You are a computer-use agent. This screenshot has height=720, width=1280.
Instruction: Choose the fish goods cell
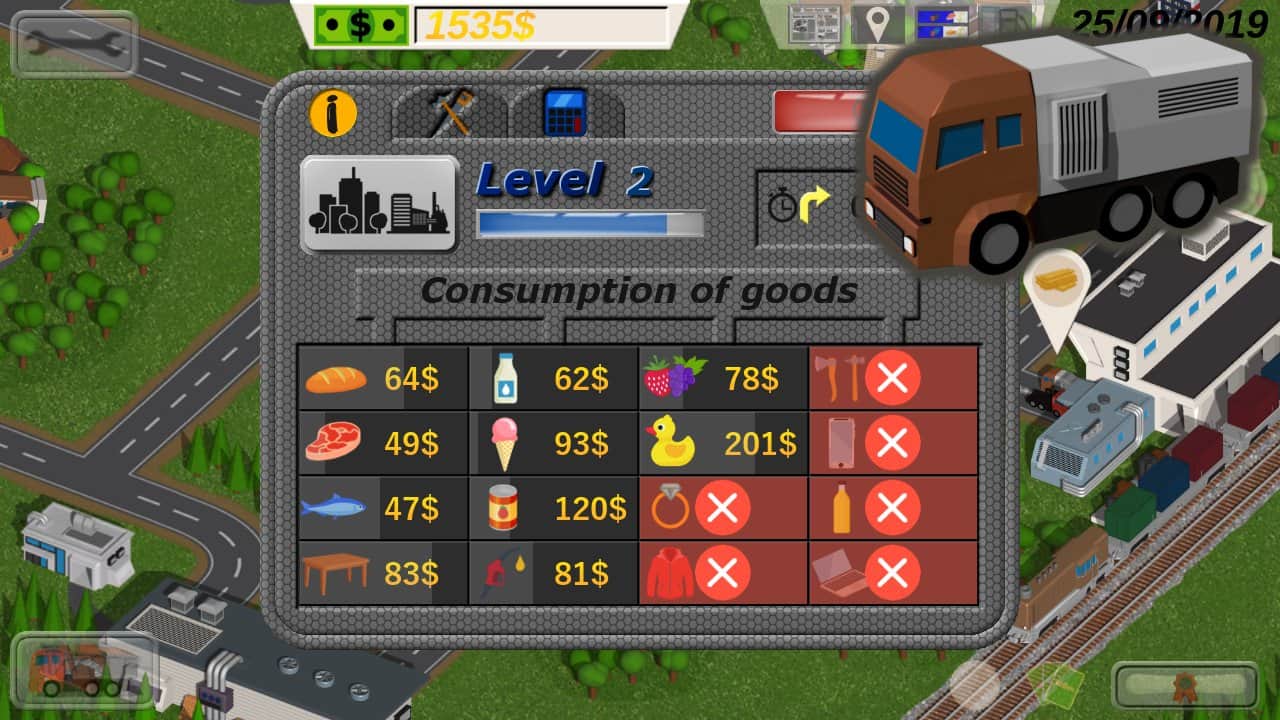tap(383, 508)
